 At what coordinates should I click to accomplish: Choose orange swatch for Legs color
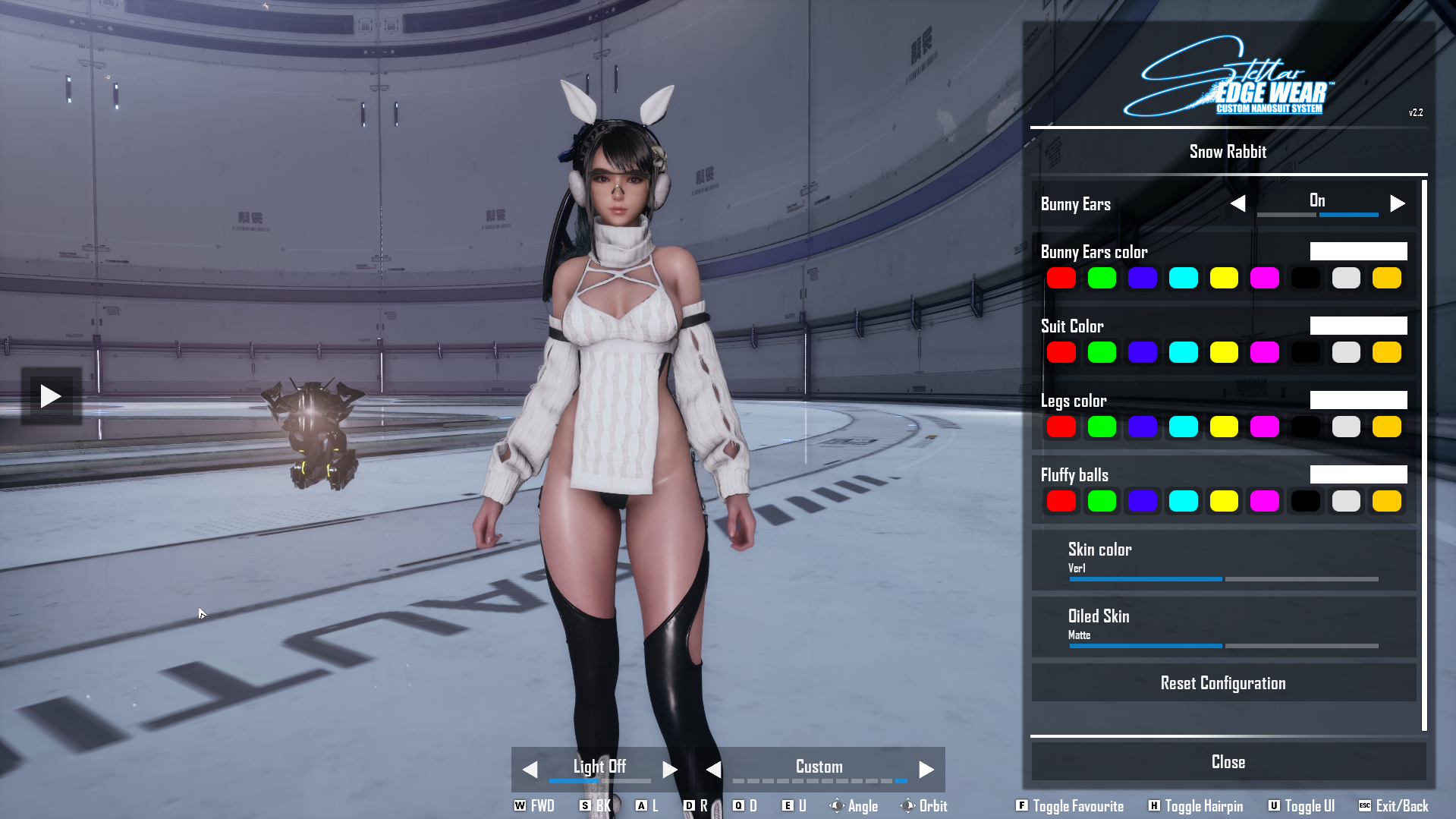click(x=1386, y=427)
